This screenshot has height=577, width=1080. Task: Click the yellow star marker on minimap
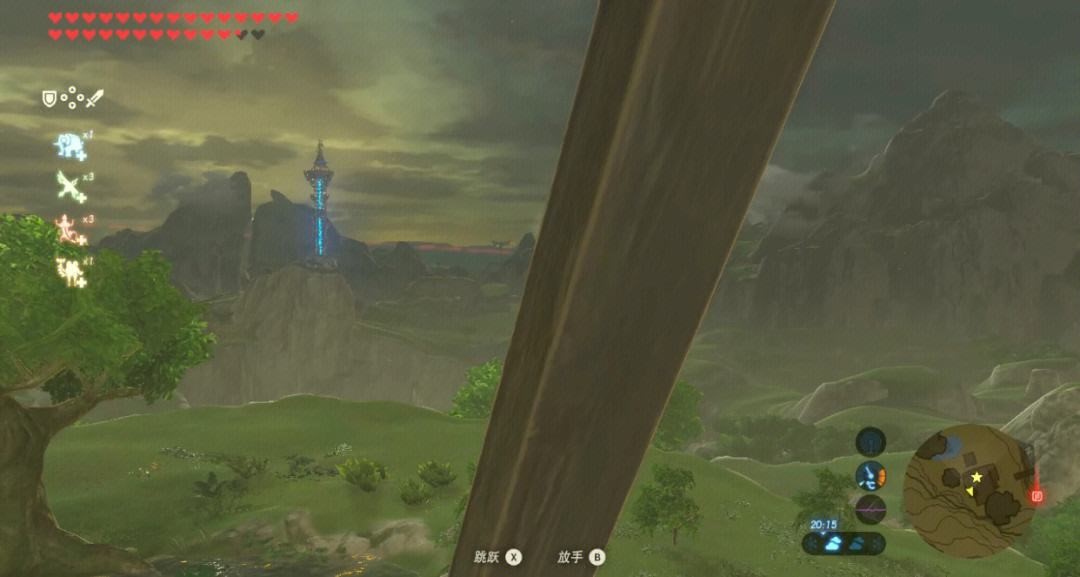click(x=976, y=477)
